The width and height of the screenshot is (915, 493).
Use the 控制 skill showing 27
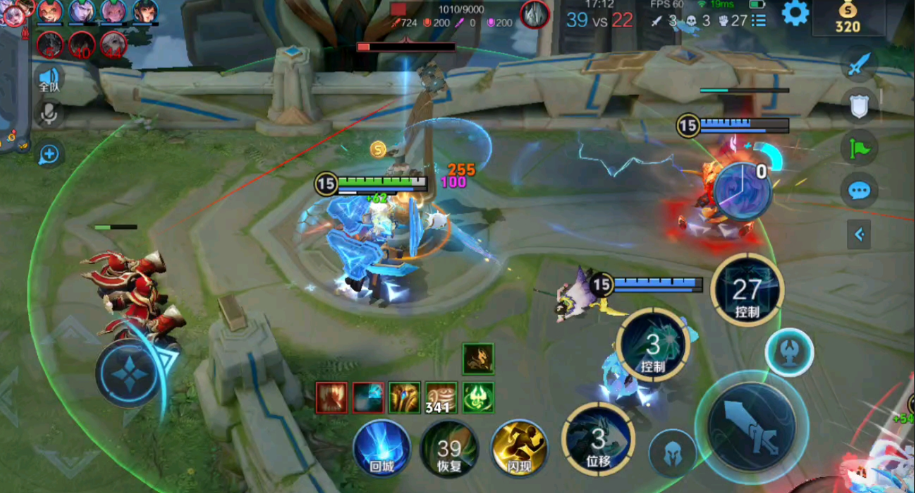[747, 290]
